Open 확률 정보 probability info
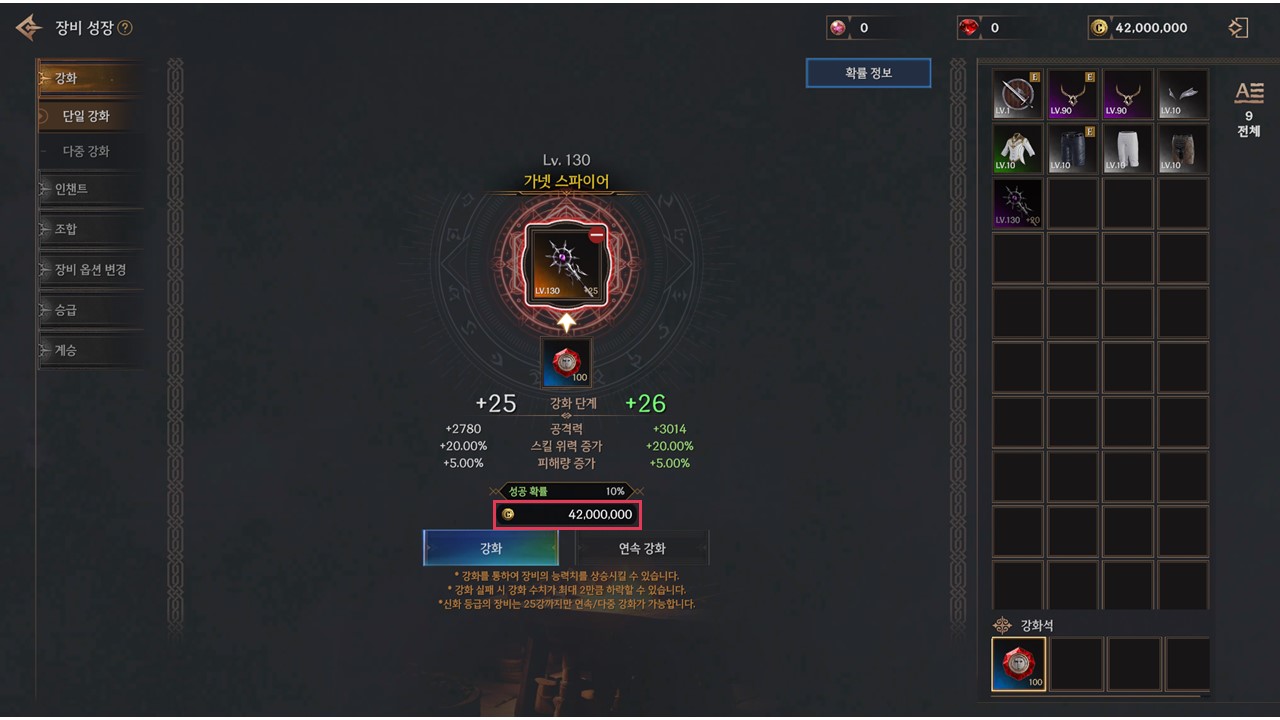1280x720 pixels. click(x=868, y=73)
